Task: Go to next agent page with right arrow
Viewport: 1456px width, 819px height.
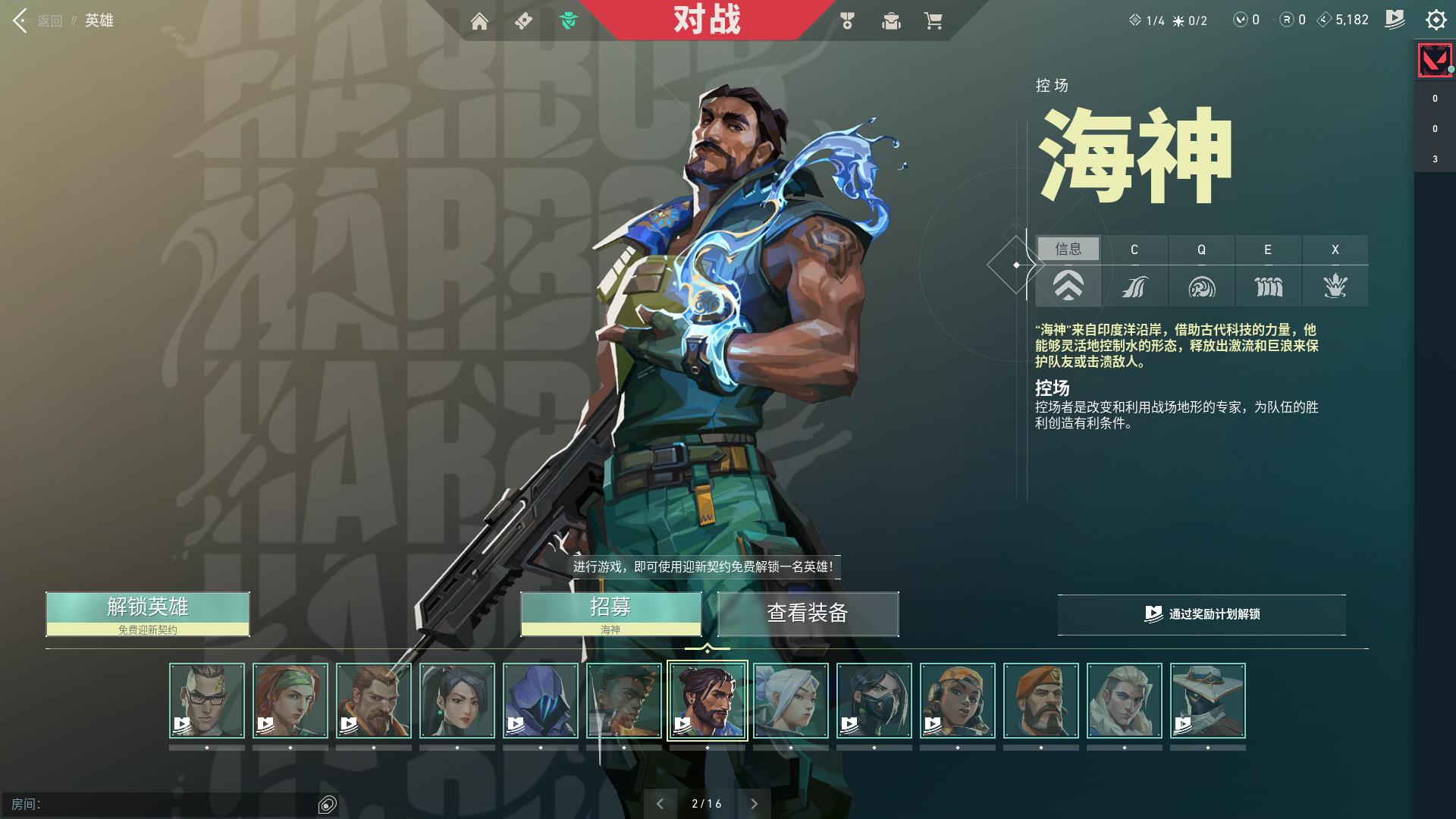Action: tap(754, 802)
